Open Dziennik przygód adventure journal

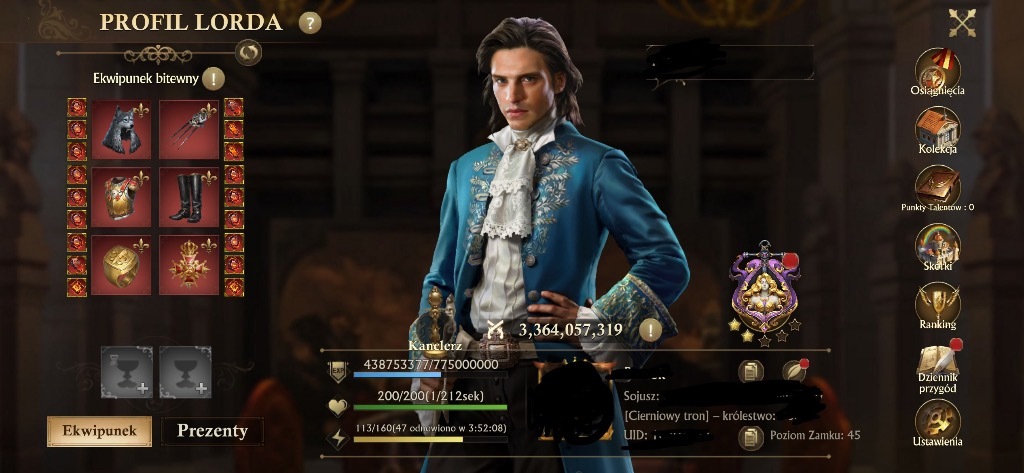[x=937, y=364]
